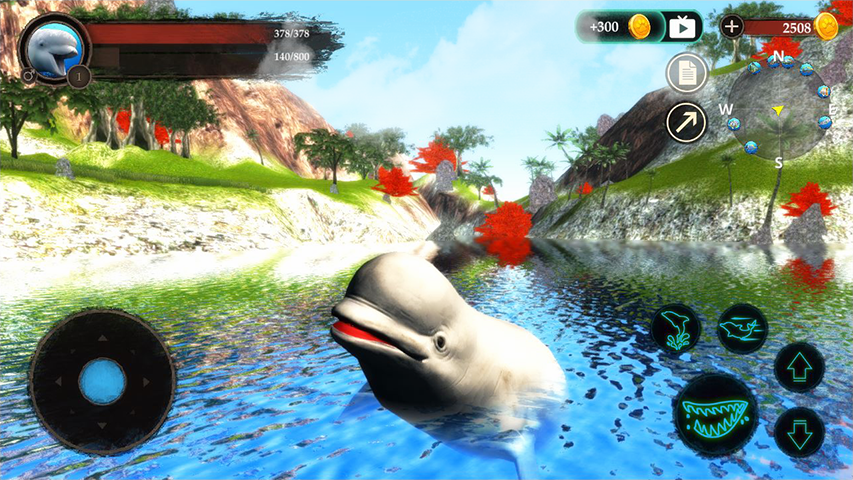Dive down with the down arrow
Viewport: 853px width, 480px height.
point(799,432)
